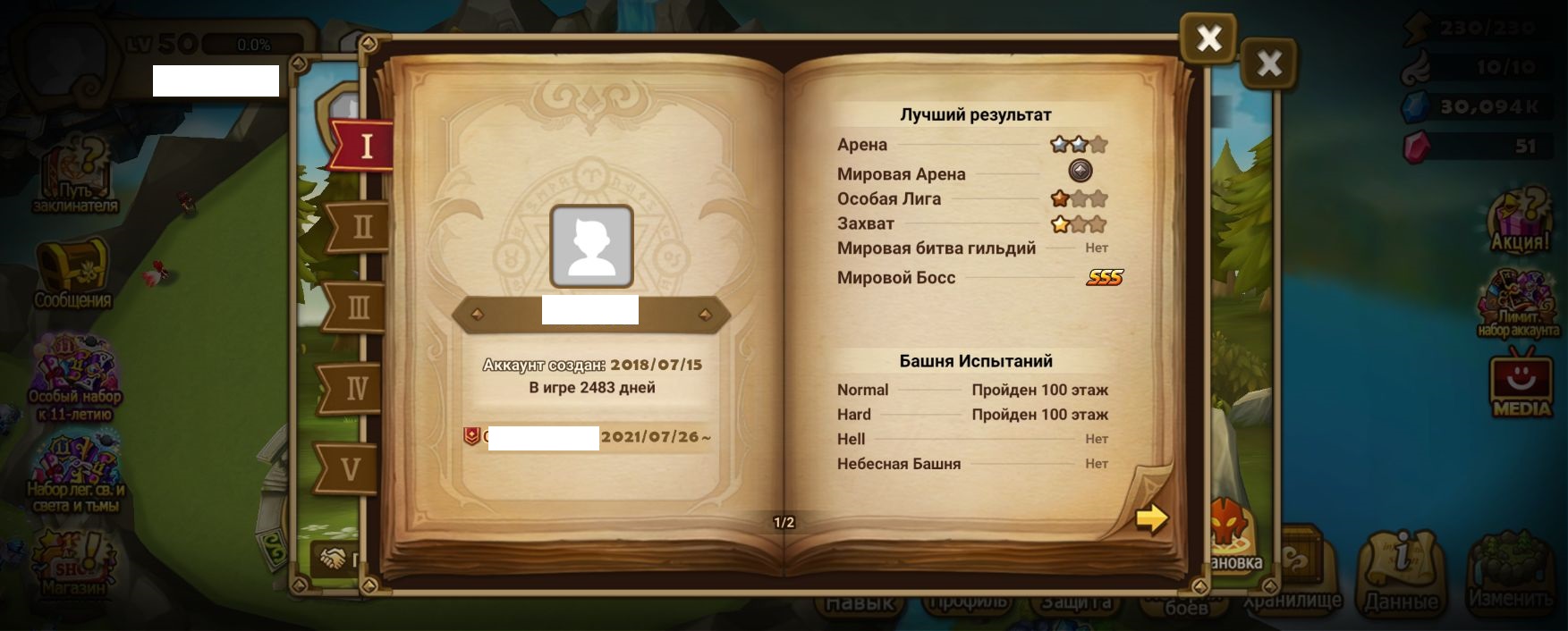Screen dimensions: 1568x631
Task: Open Особый набор к 11-летию pack
Action: coord(75,380)
